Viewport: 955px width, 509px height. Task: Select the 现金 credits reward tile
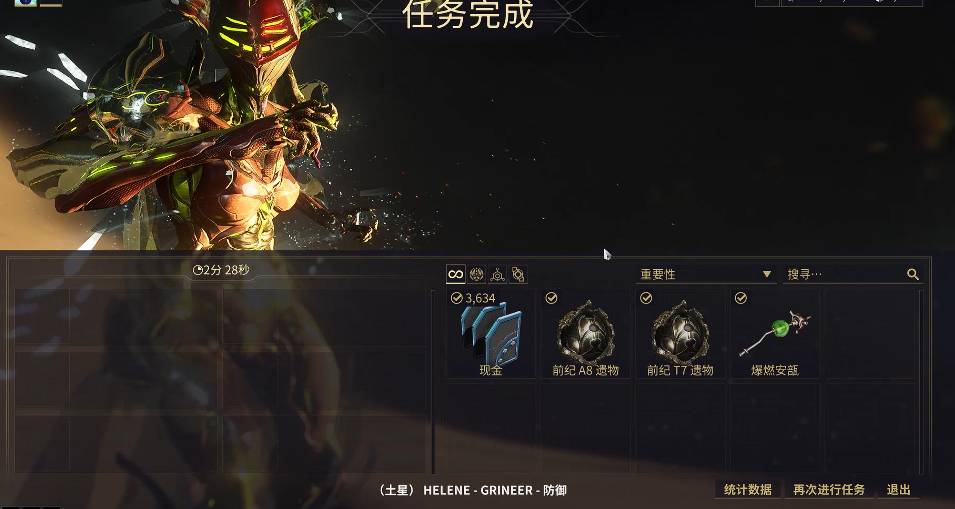pos(491,334)
